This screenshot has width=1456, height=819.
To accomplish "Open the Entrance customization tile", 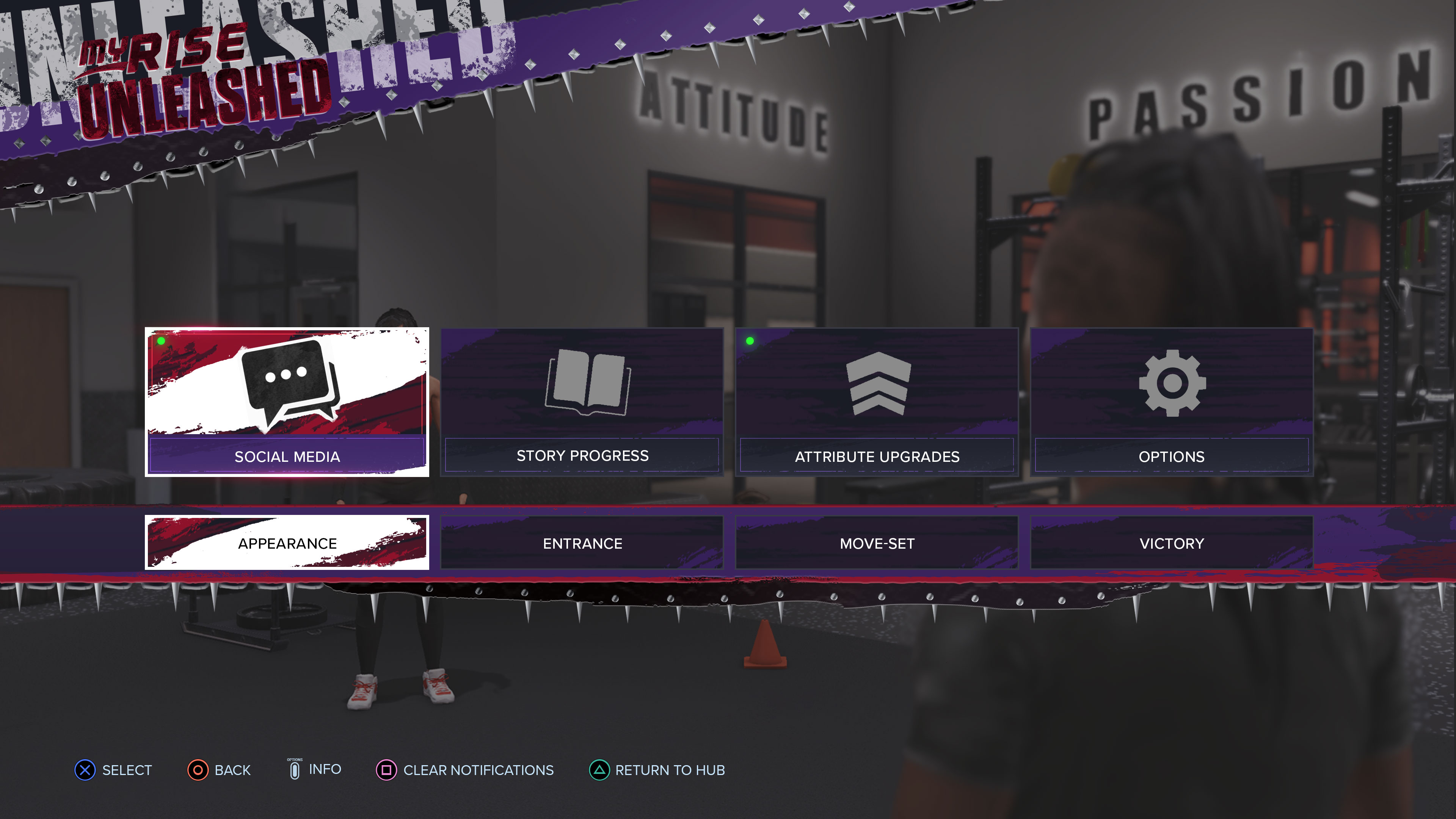I will pos(582,543).
